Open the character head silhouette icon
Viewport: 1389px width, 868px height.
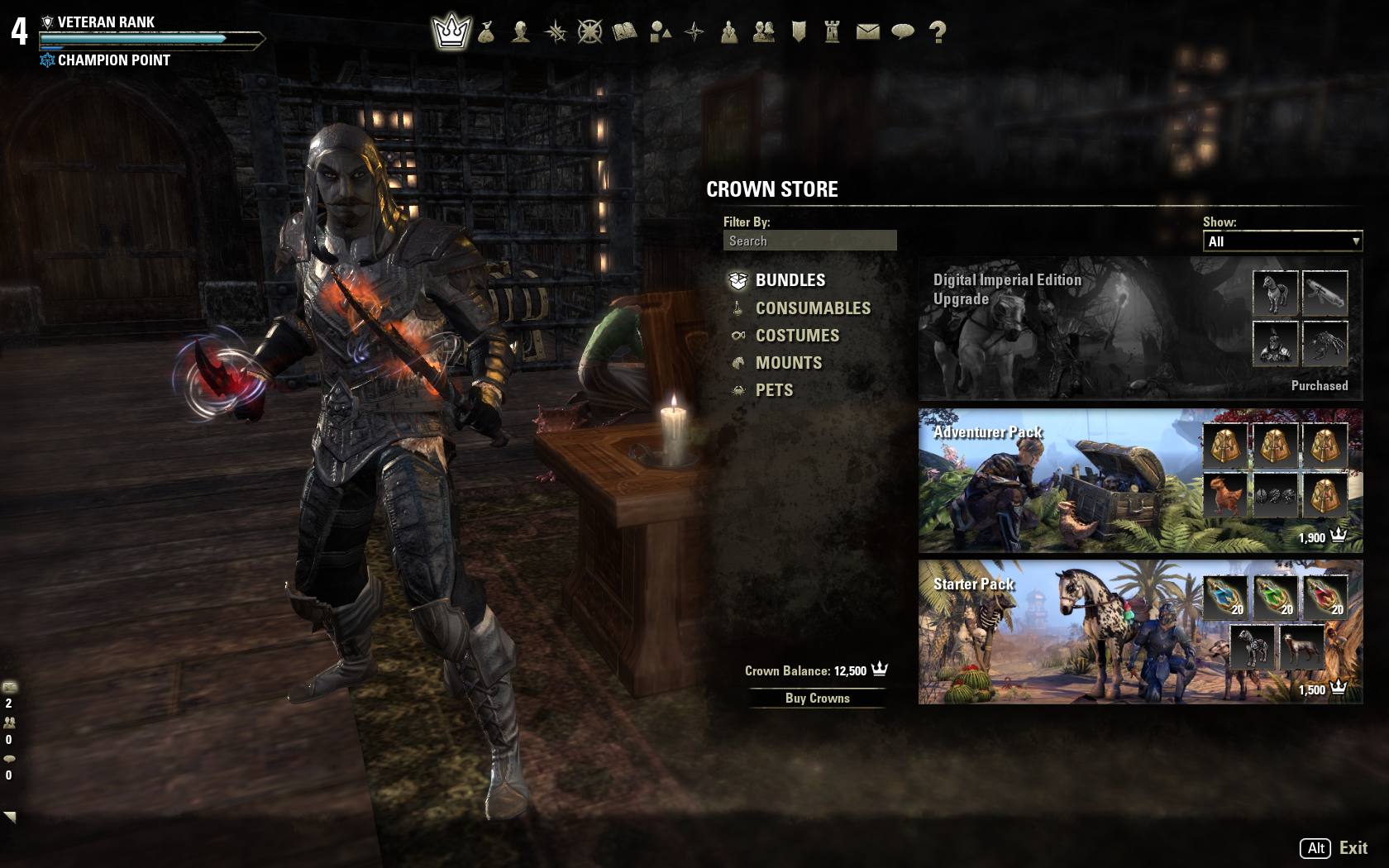click(x=521, y=32)
